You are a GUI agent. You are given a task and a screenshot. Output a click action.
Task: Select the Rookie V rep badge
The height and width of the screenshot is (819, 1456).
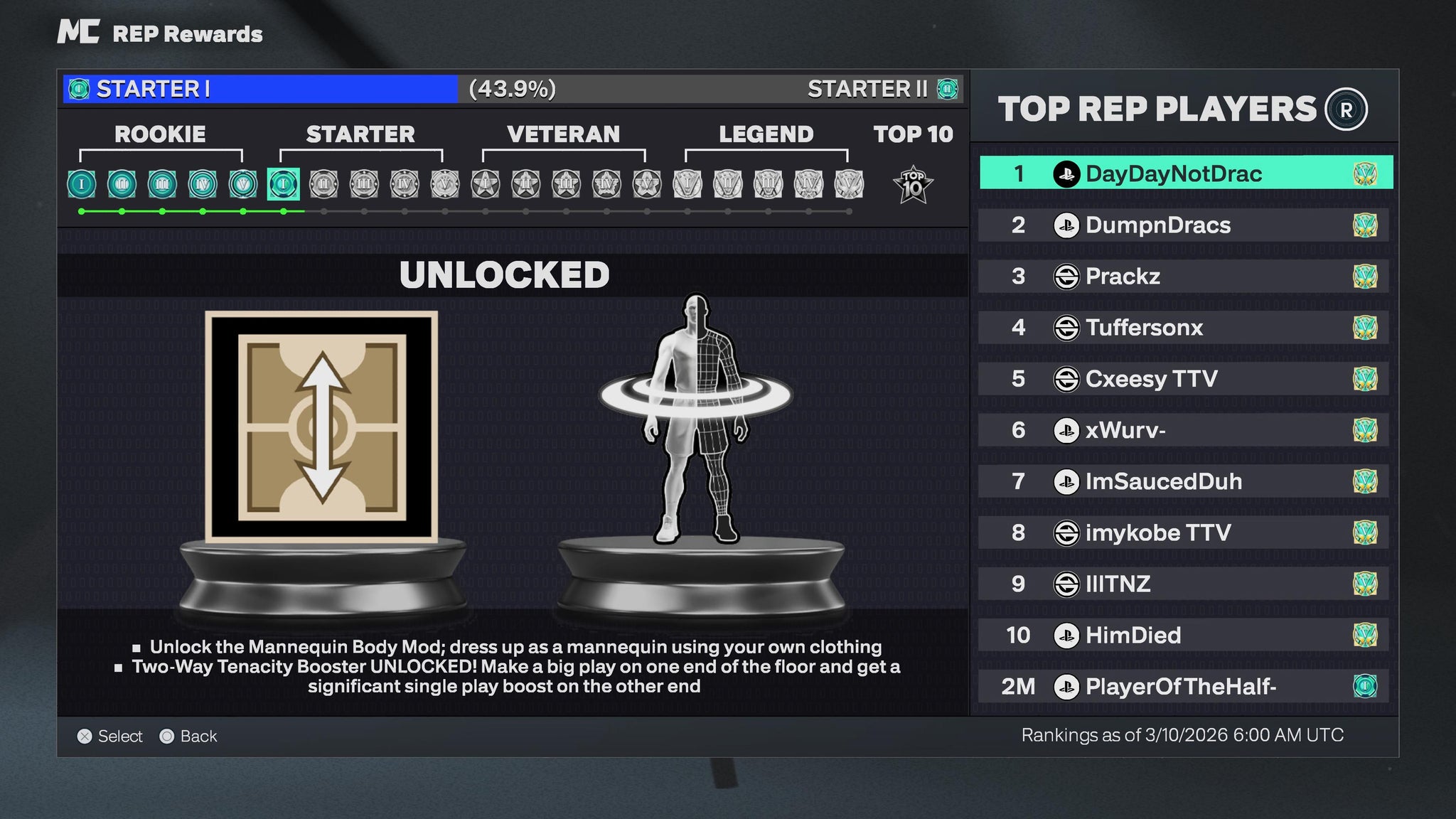coord(243,184)
